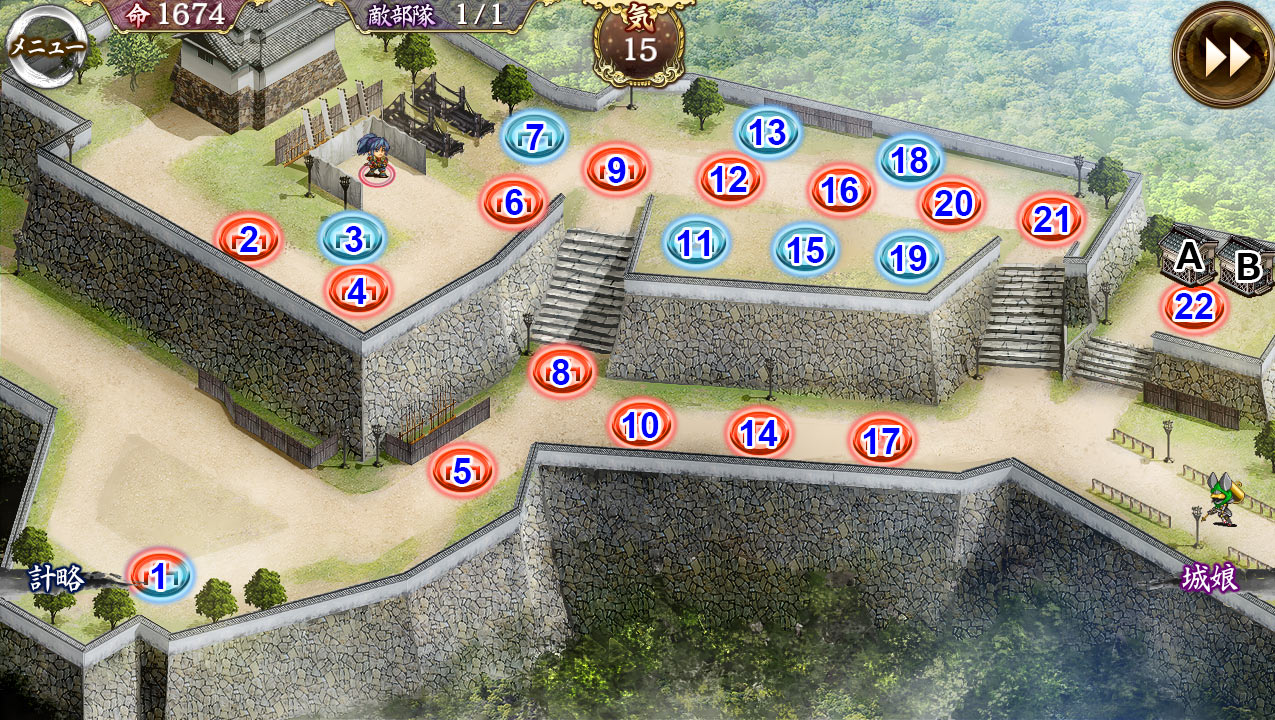Select blue placement tile 3
Image resolution: width=1275 pixels, height=720 pixels.
pos(352,240)
